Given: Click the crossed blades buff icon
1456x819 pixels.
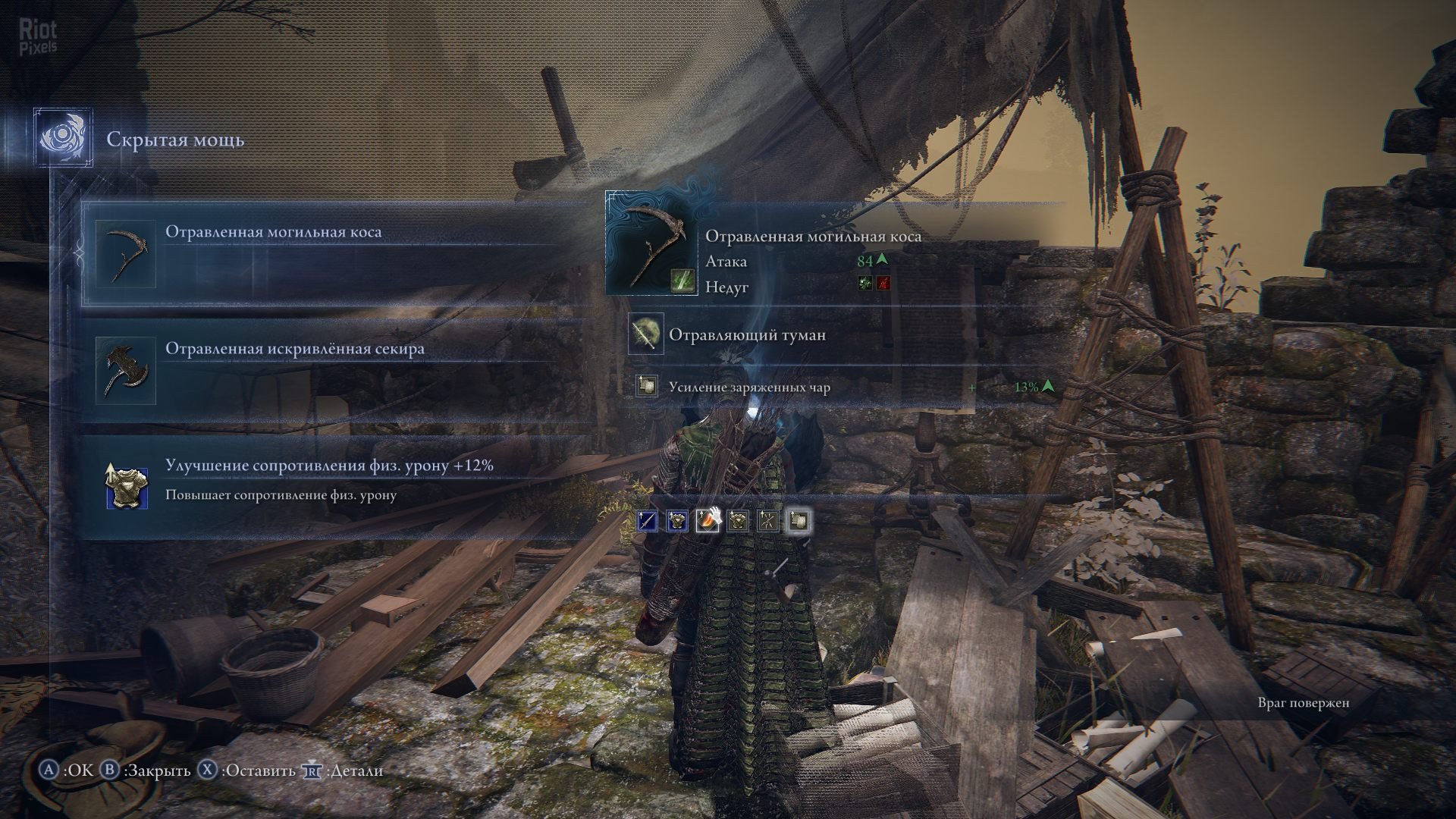Looking at the screenshot, I should pos(768,521).
